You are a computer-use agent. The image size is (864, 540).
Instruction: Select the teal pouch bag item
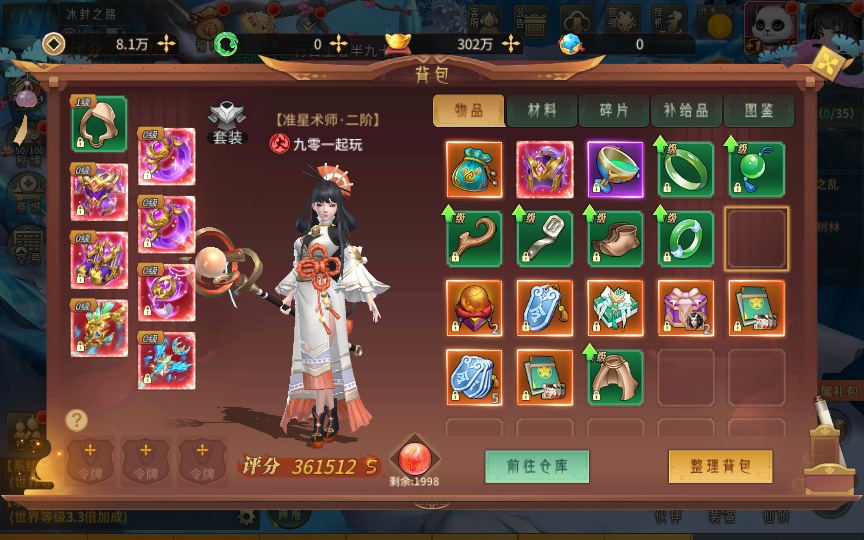[474, 170]
